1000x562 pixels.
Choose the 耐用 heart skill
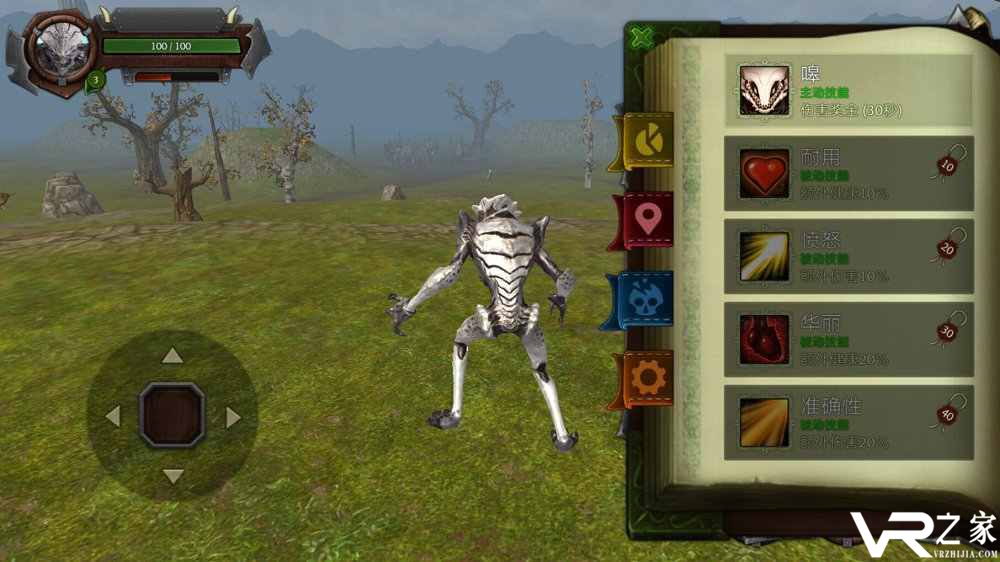click(848, 173)
